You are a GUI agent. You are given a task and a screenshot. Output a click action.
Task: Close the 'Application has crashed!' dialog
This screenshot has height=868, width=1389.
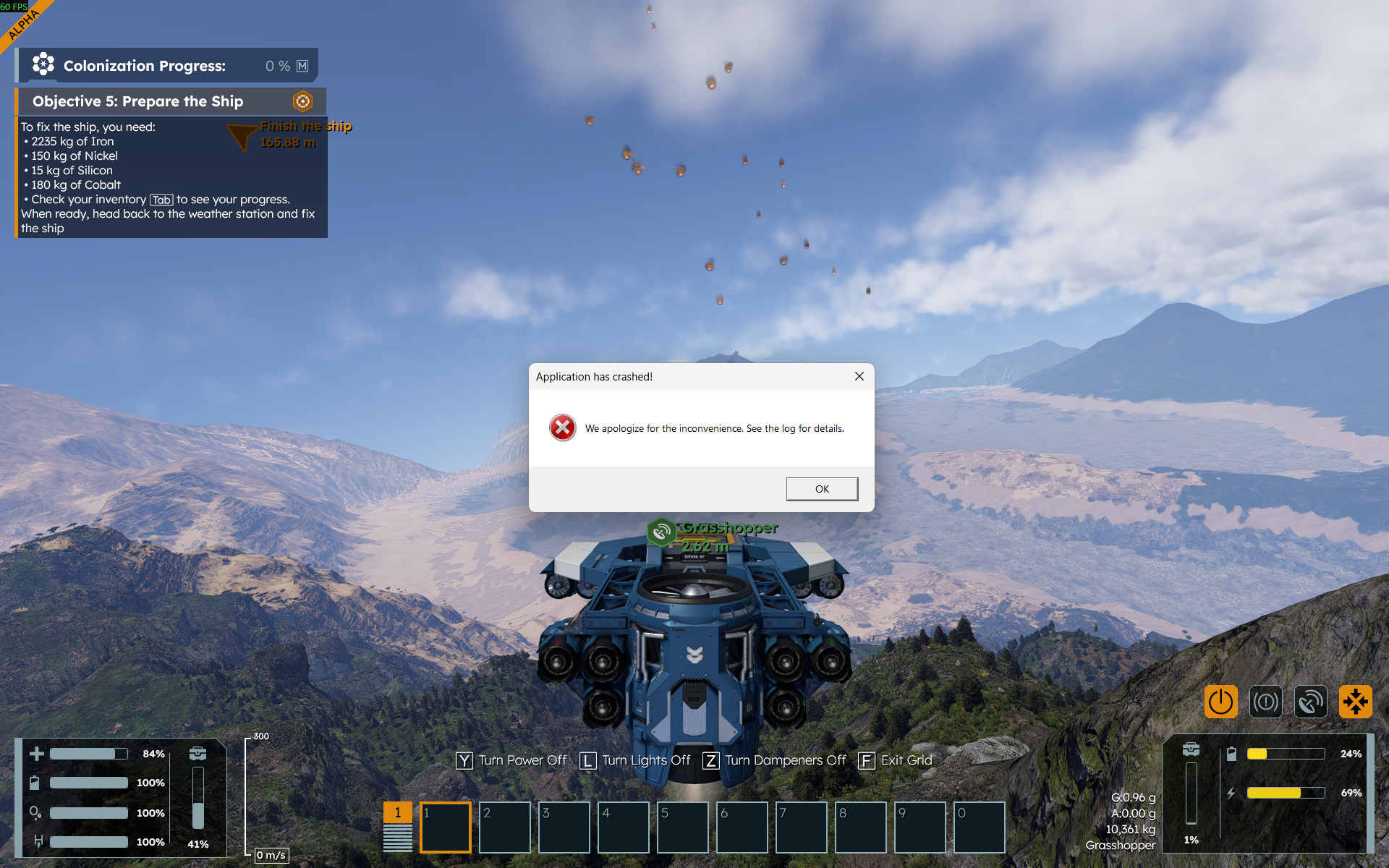pos(859,376)
